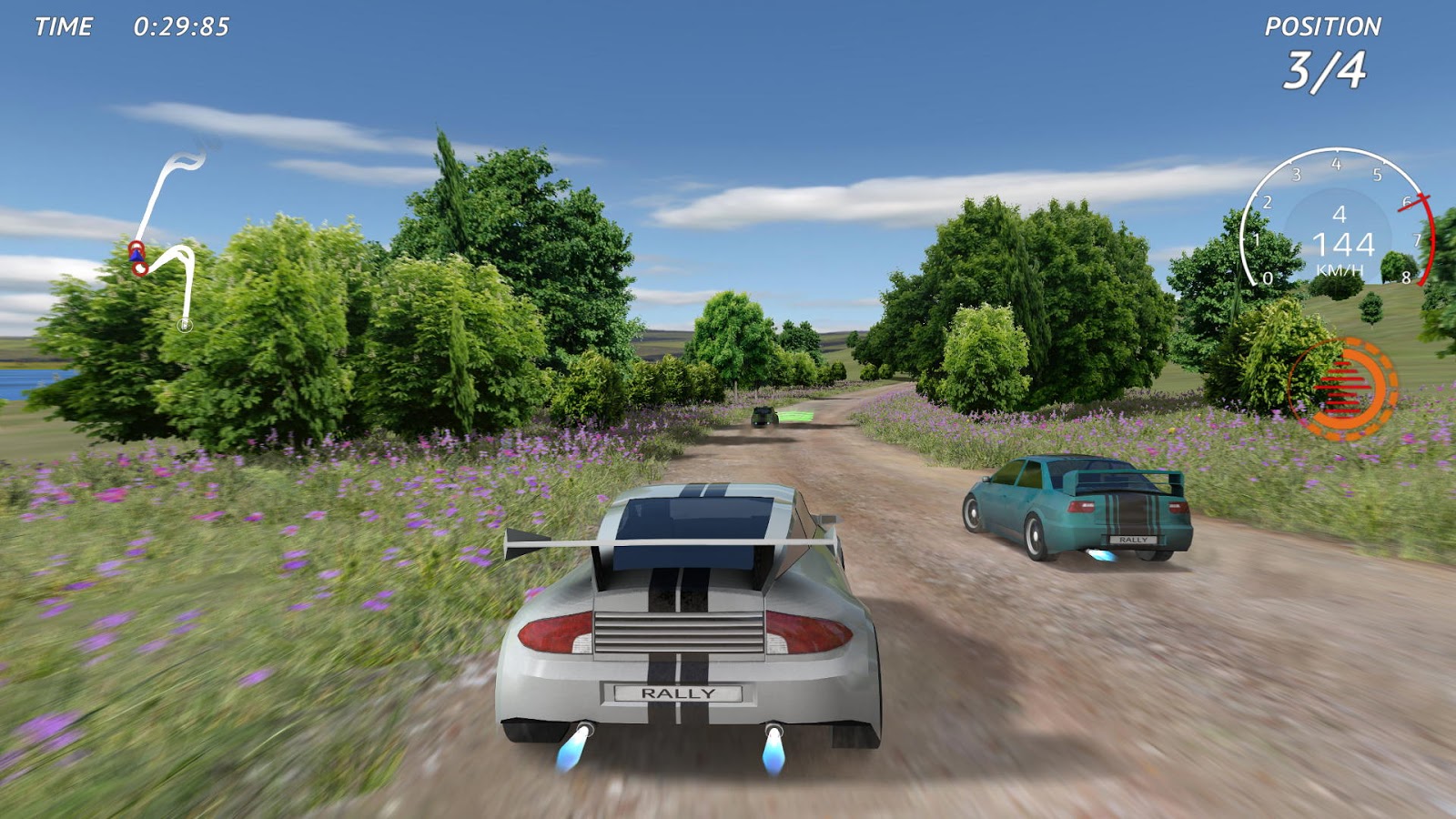Click the red dashed lines inside the boost meter
This screenshot has width=1456, height=819.
pyautogui.click(x=1340, y=389)
